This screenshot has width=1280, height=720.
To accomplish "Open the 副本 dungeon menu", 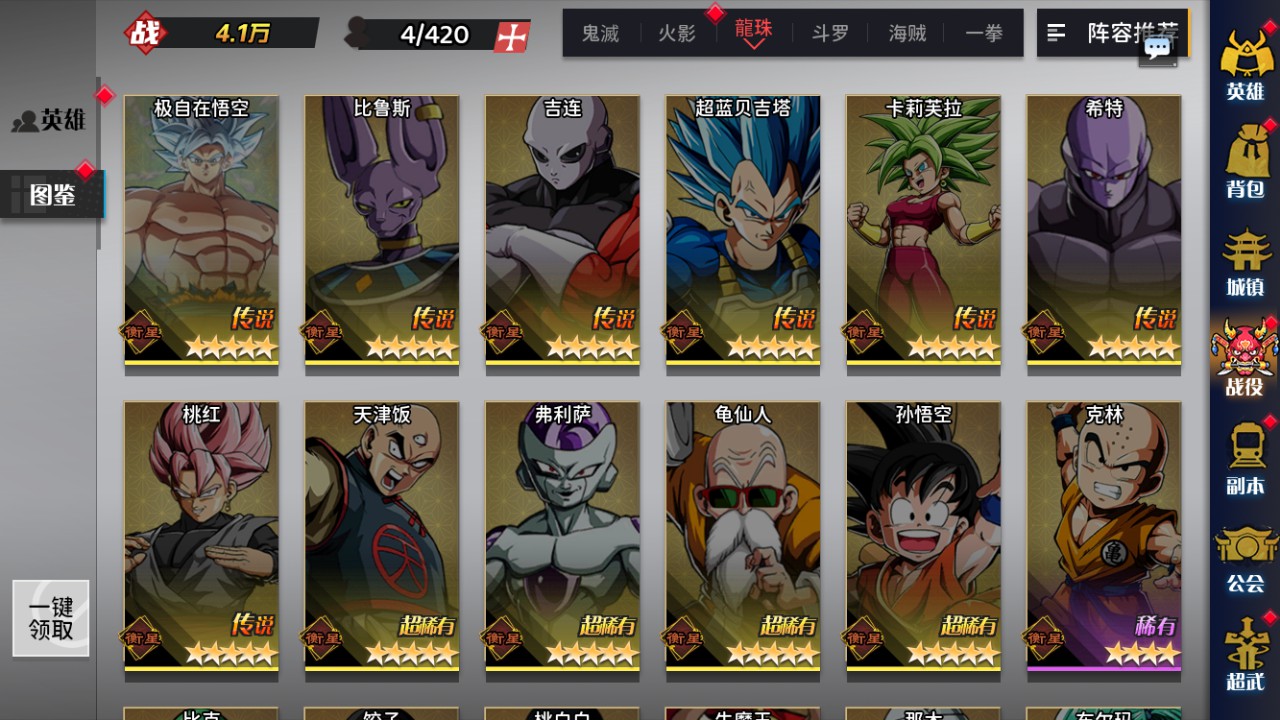I will point(1245,458).
